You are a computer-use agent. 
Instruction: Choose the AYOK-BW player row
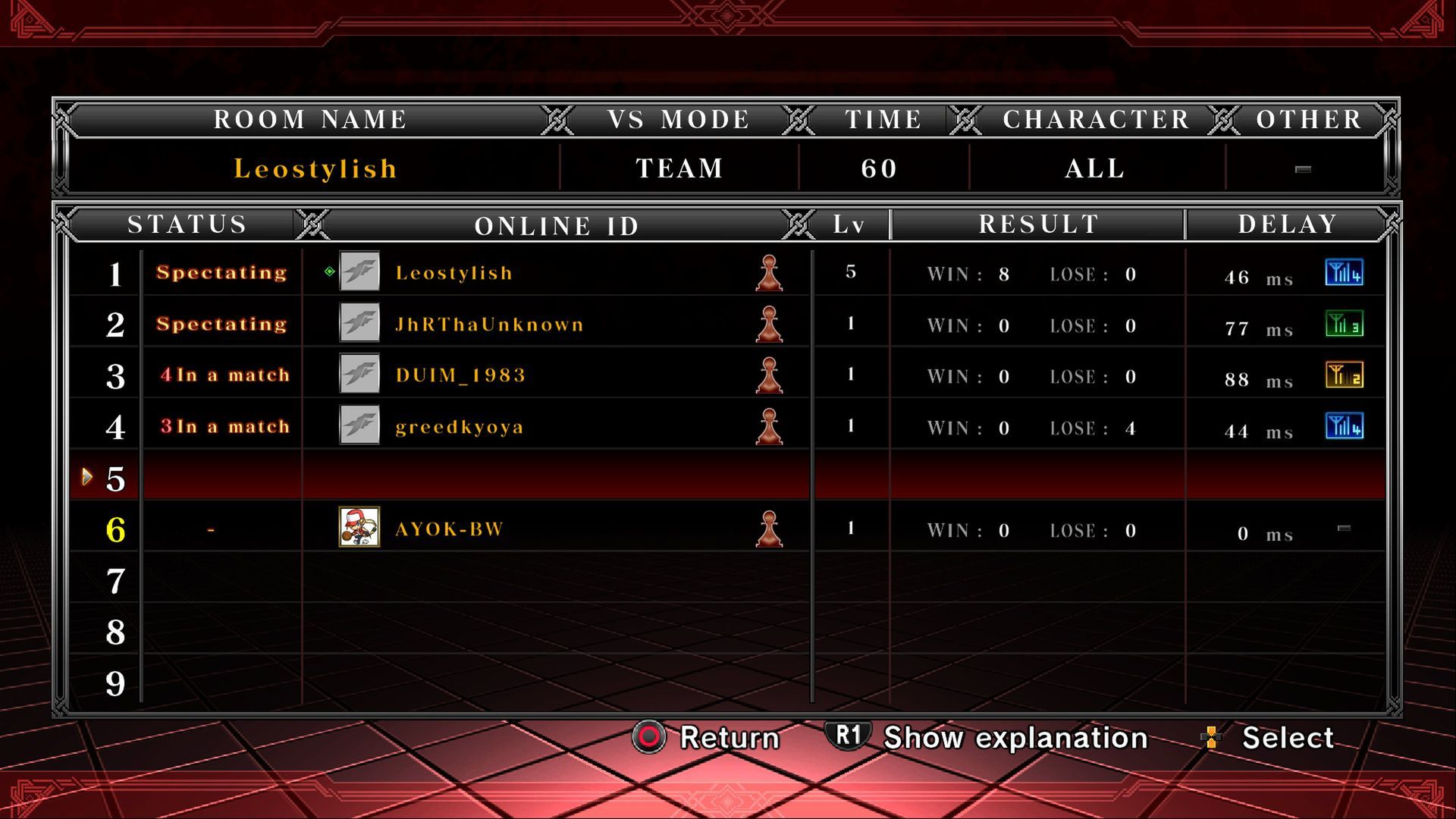449,529
